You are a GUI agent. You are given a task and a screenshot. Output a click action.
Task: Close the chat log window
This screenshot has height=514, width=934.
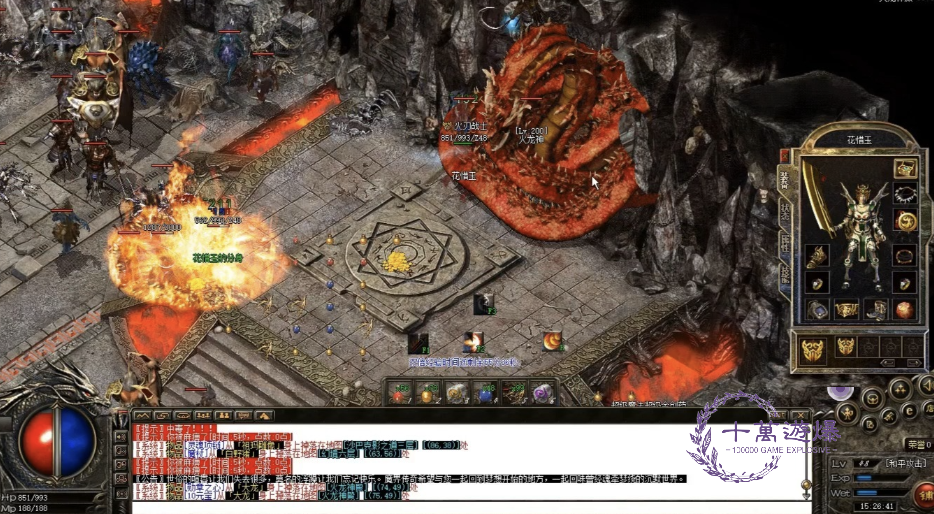click(801, 414)
